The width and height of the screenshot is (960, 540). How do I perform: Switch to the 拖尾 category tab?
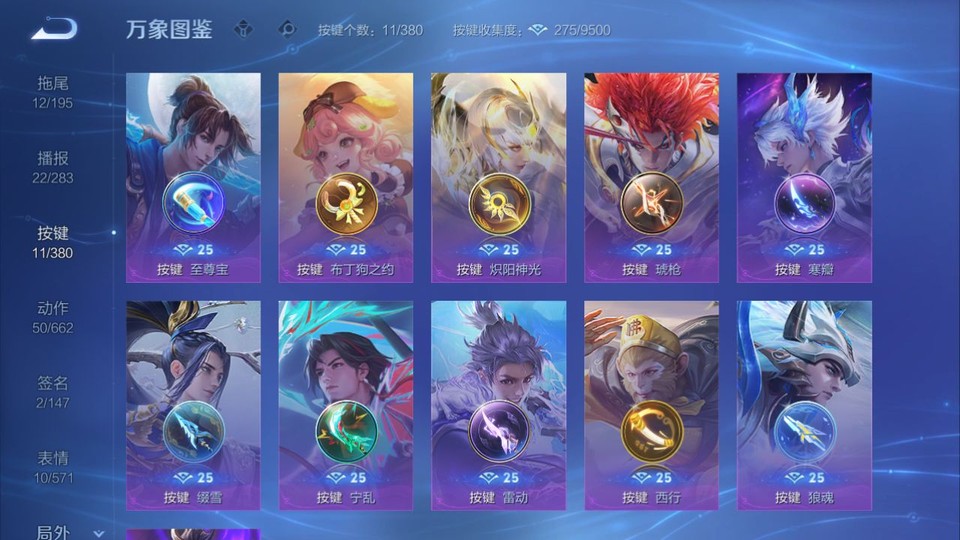(53, 91)
